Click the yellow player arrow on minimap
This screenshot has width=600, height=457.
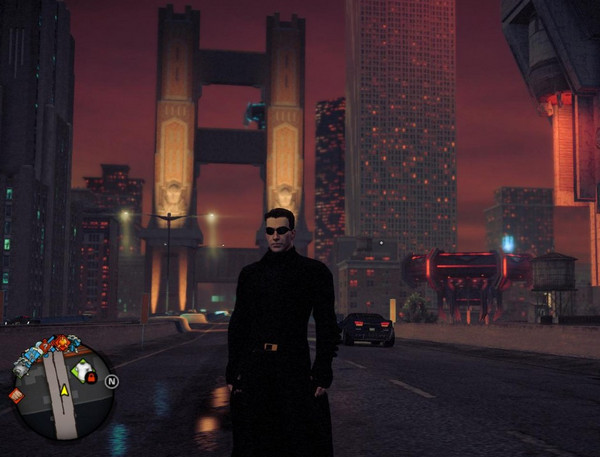coord(65,389)
